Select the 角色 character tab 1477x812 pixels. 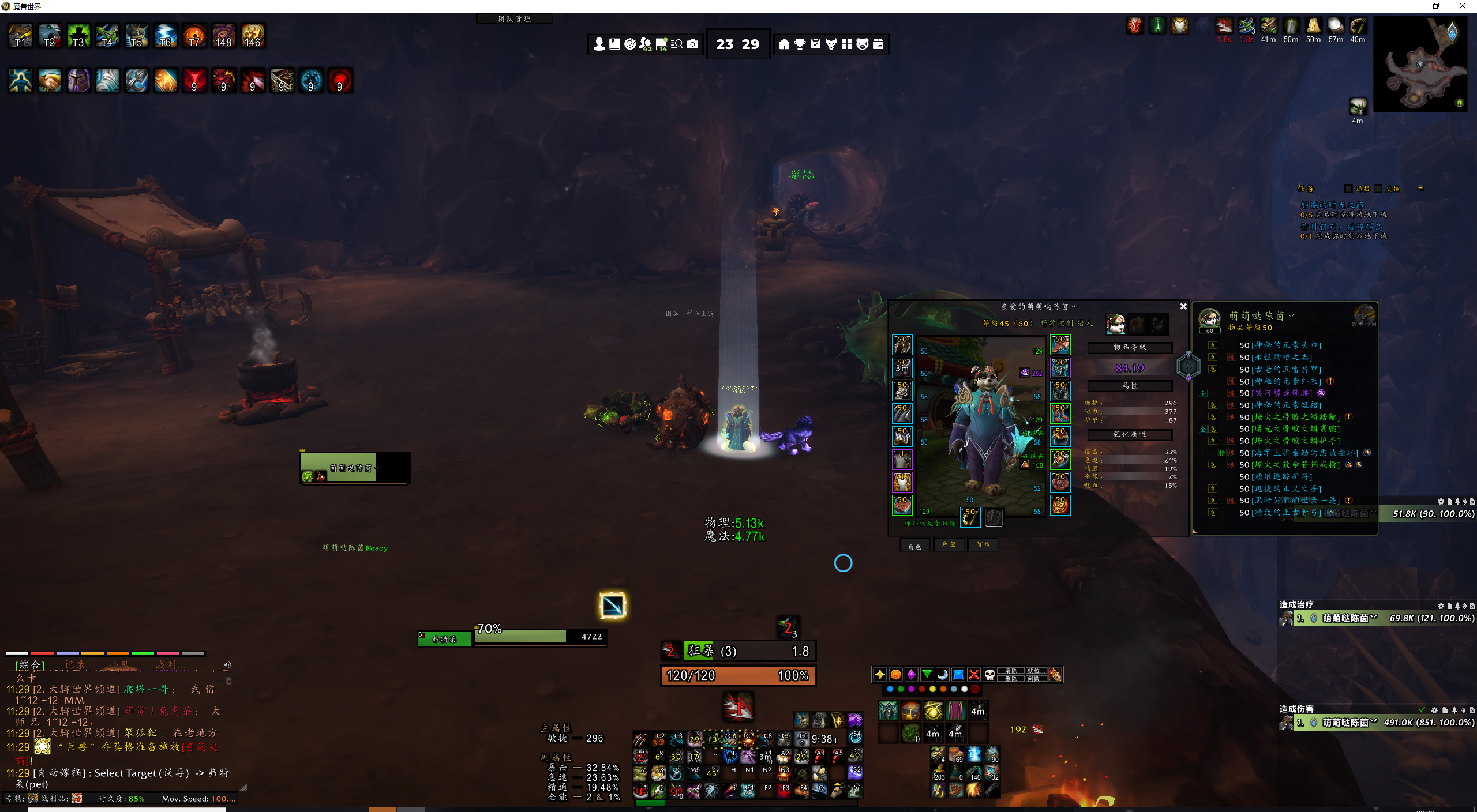[x=915, y=545]
